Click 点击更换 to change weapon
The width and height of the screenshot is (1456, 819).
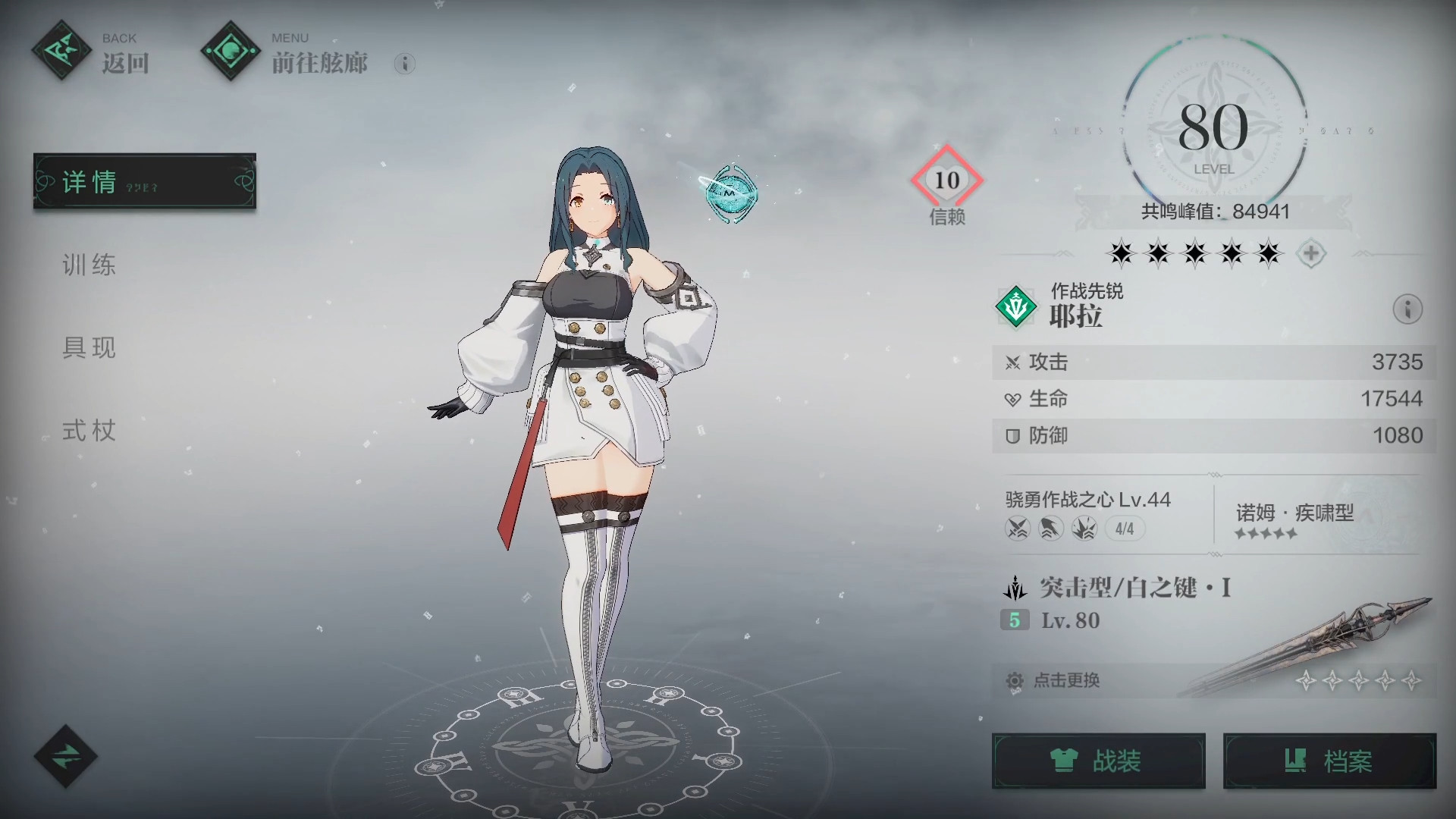click(x=1066, y=681)
